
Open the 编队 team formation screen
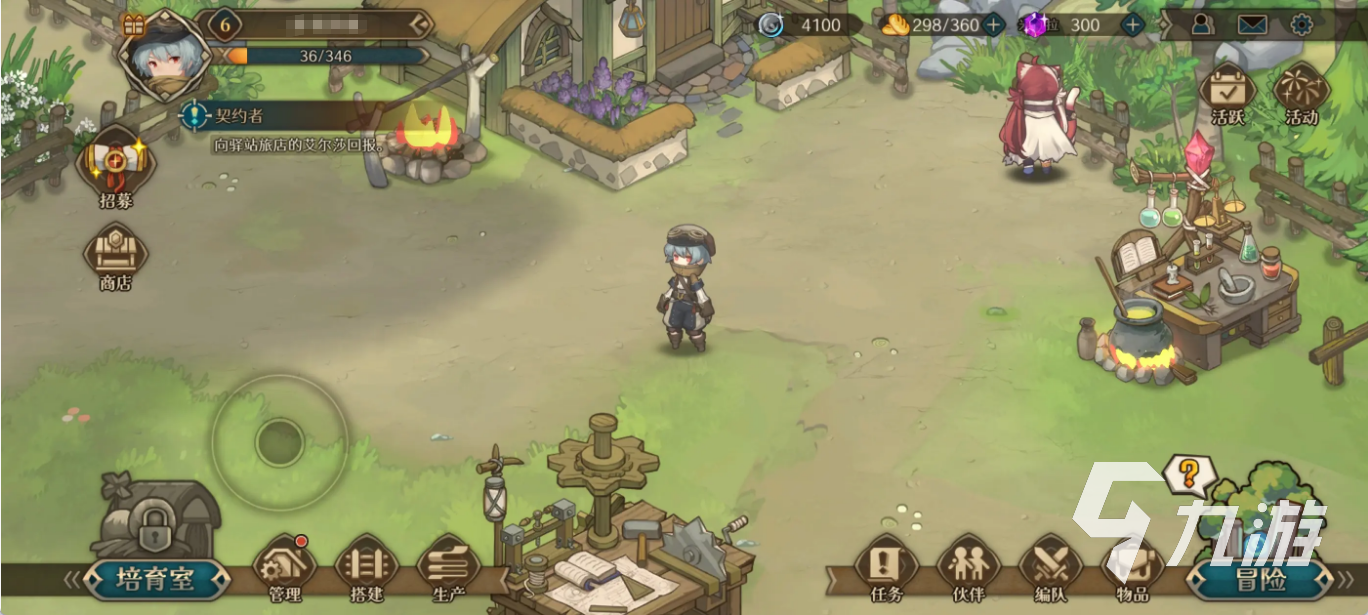click(1050, 566)
